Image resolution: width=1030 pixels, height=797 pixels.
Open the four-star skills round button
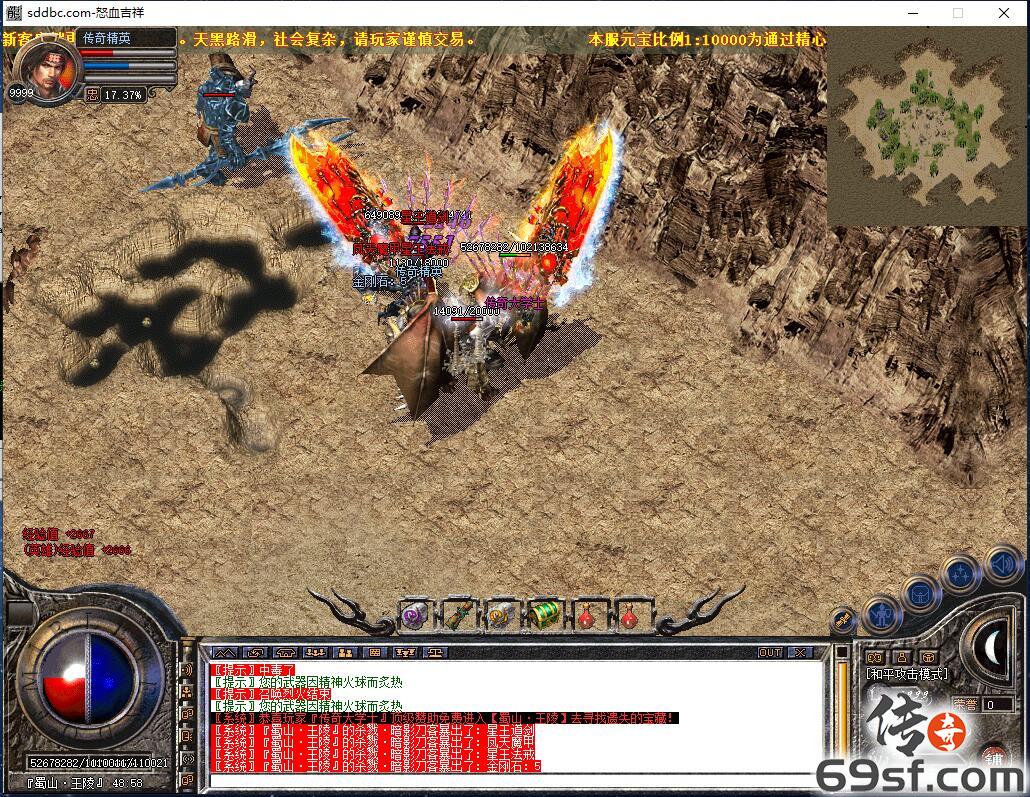tap(960, 575)
